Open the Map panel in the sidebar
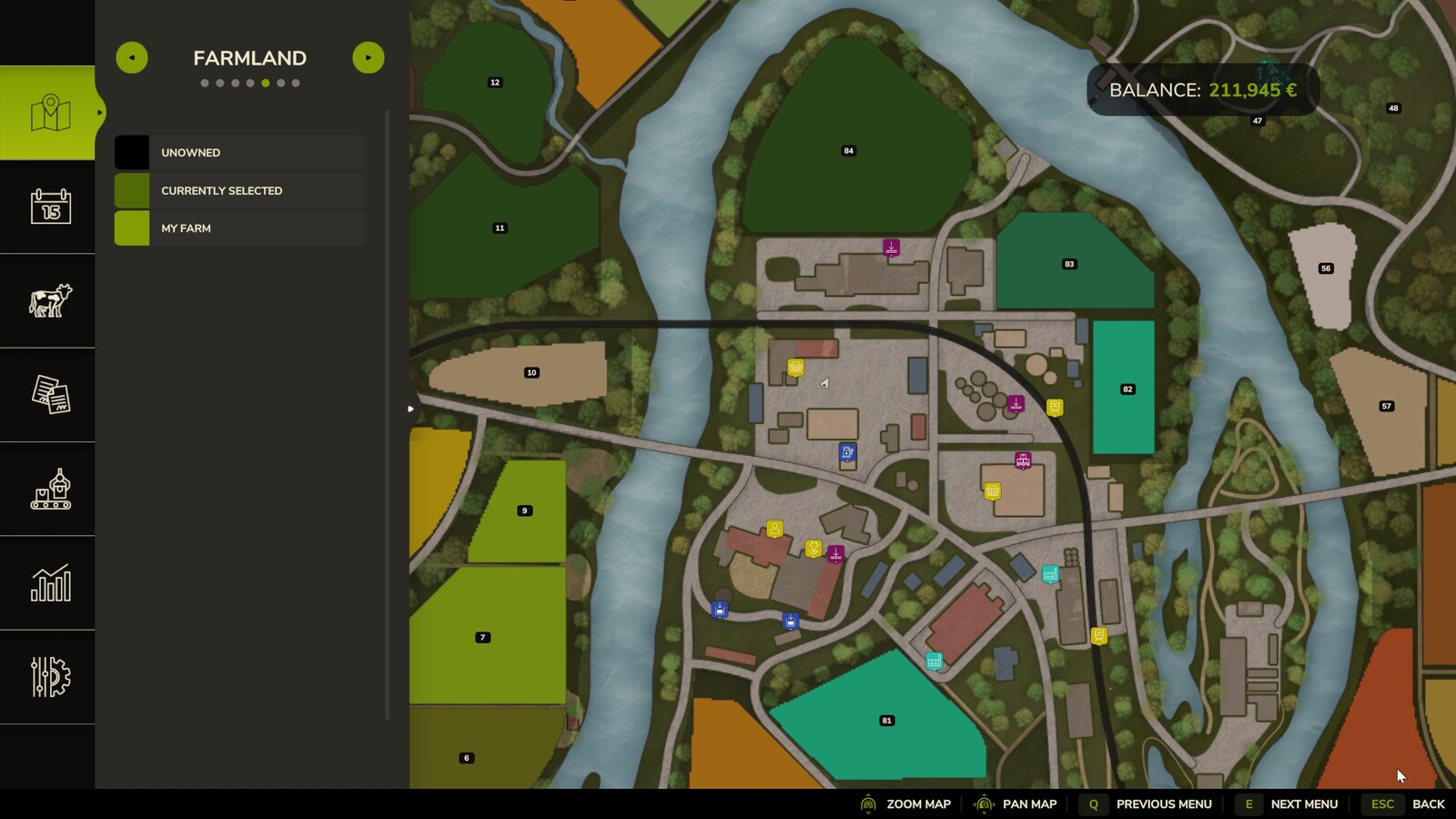This screenshot has width=1456, height=819. [x=50, y=113]
